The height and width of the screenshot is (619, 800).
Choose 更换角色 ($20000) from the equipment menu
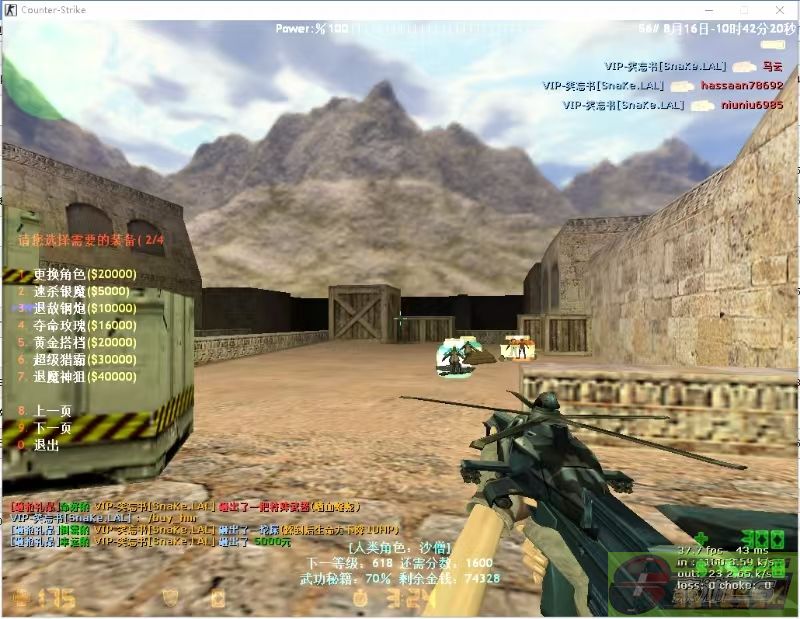pyautogui.click(x=84, y=274)
